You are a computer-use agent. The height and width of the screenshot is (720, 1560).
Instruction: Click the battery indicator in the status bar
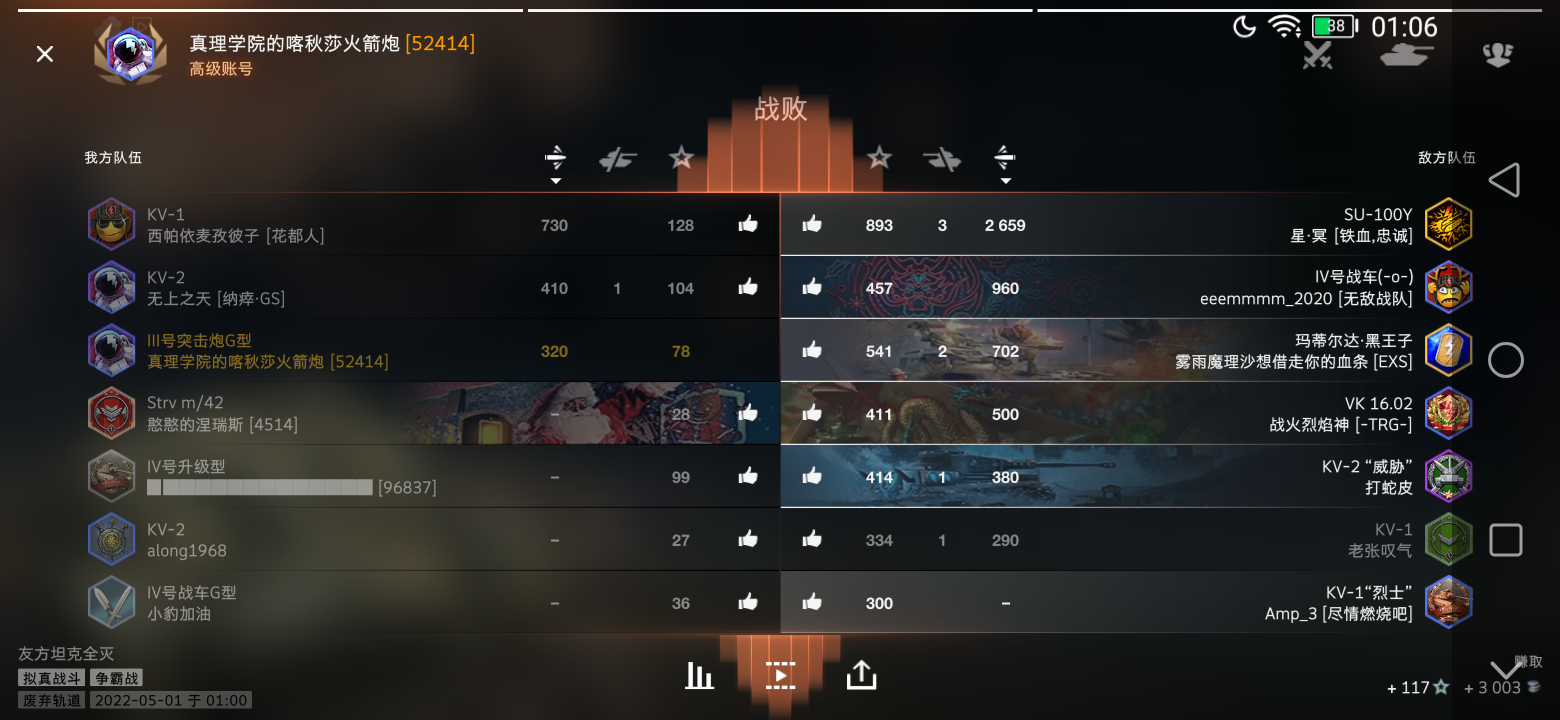1333,27
